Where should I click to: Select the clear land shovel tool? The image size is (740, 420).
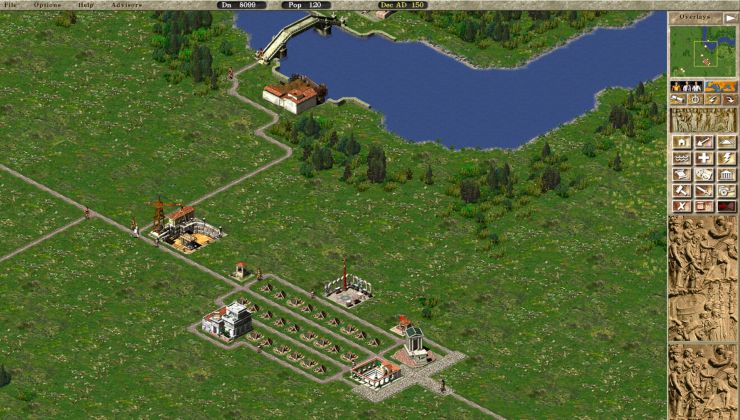pyautogui.click(x=705, y=143)
